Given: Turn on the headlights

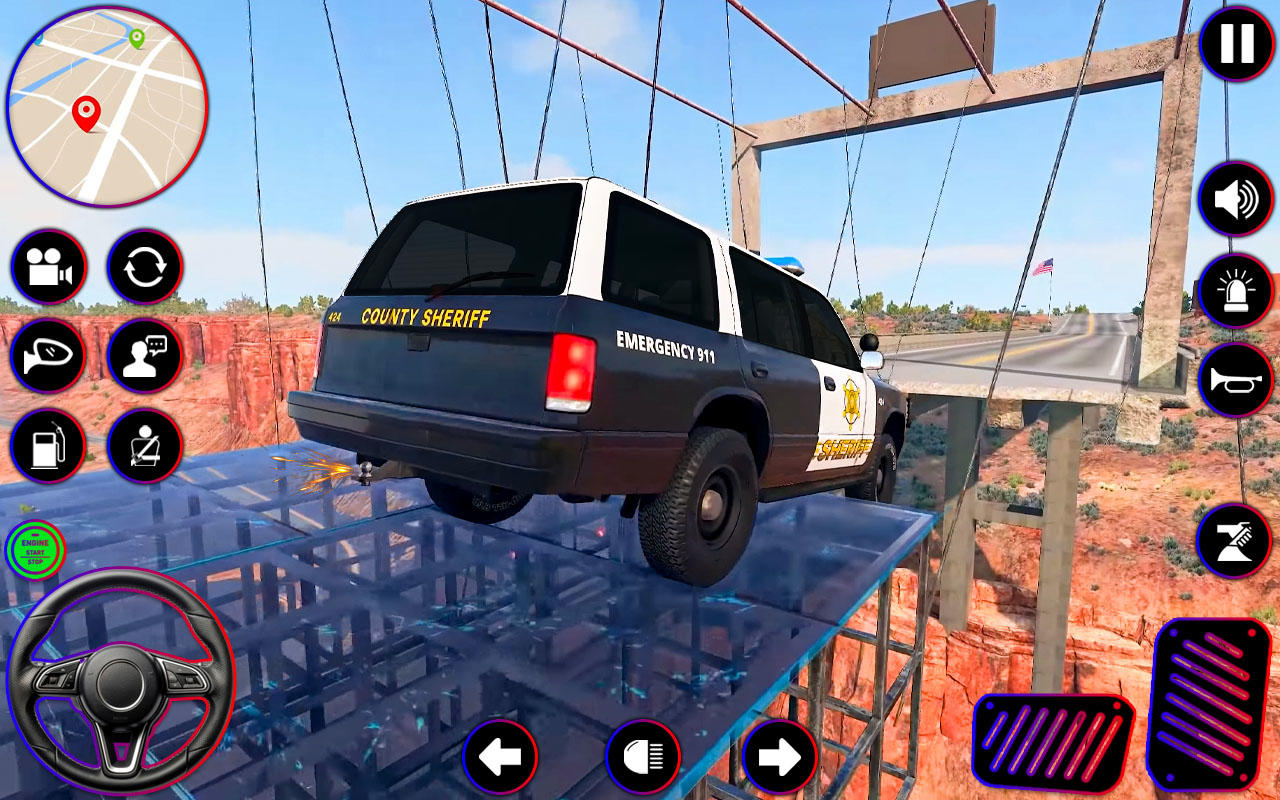Looking at the screenshot, I should coord(641,755).
